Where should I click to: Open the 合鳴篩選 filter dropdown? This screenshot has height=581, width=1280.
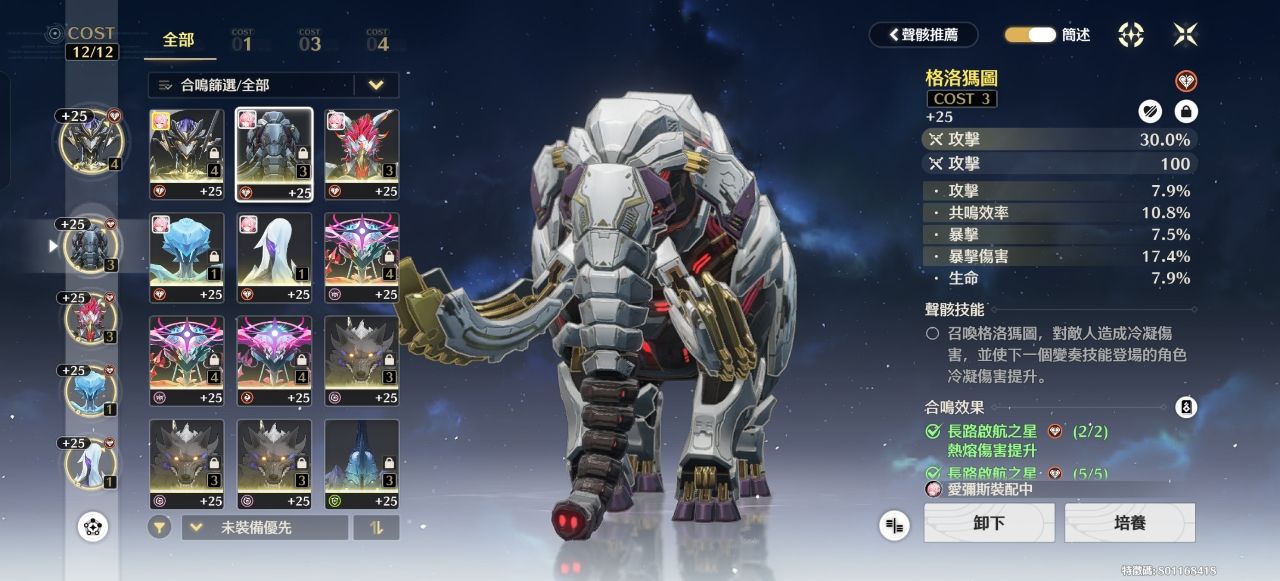pos(273,85)
